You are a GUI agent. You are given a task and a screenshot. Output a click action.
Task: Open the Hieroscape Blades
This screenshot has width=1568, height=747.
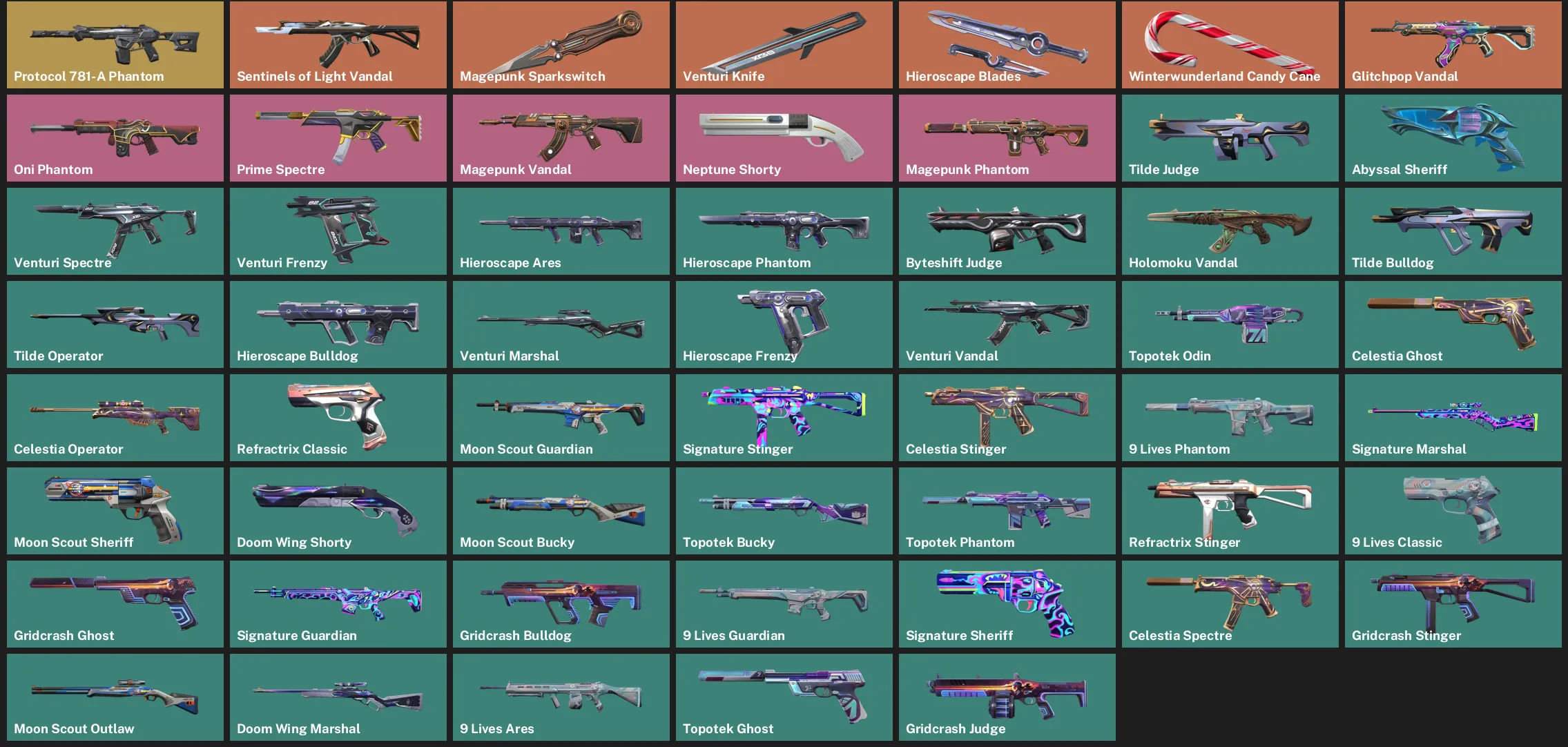coord(1007,44)
